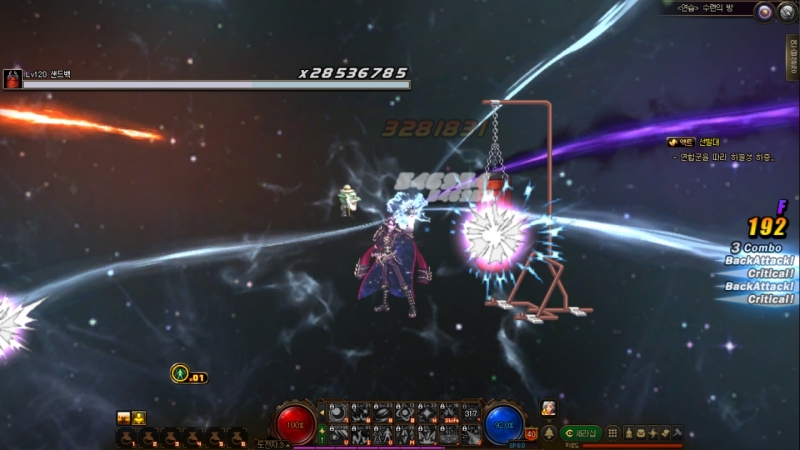The width and height of the screenshot is (800, 450).
Task: Click the purple orb button beside room name
Action: (764, 11)
